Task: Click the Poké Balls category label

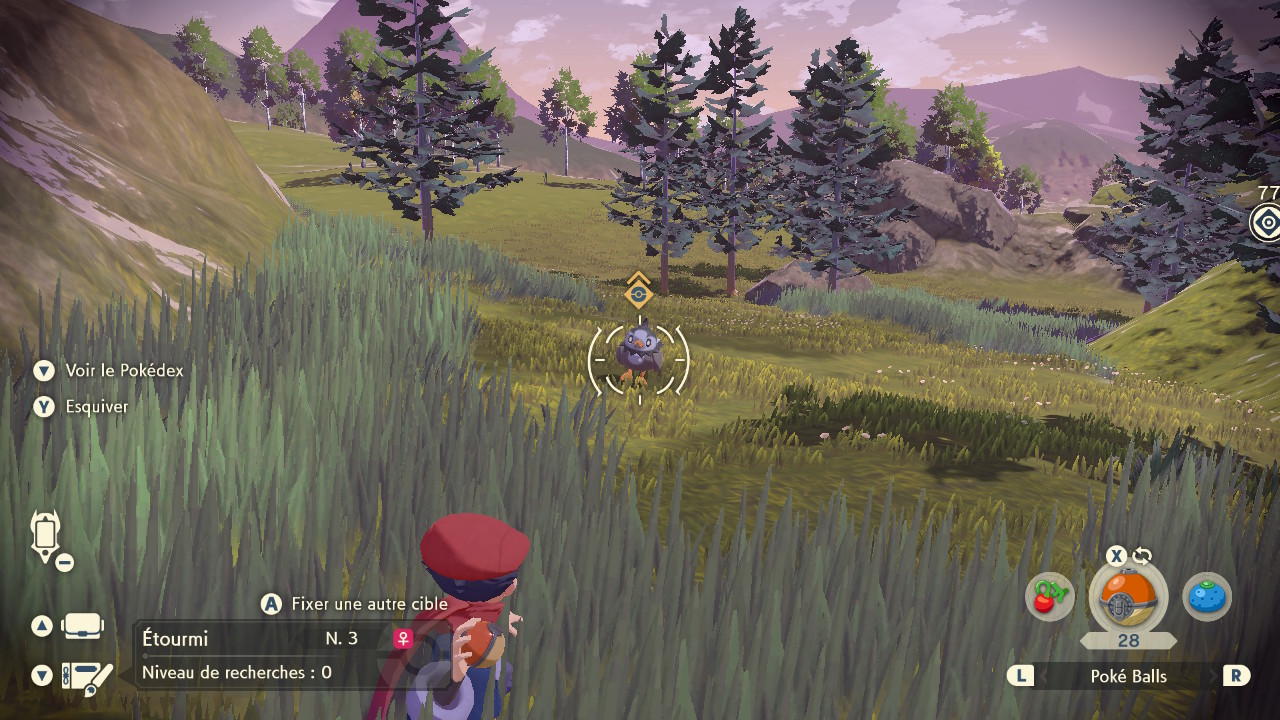Action: 1128,676
